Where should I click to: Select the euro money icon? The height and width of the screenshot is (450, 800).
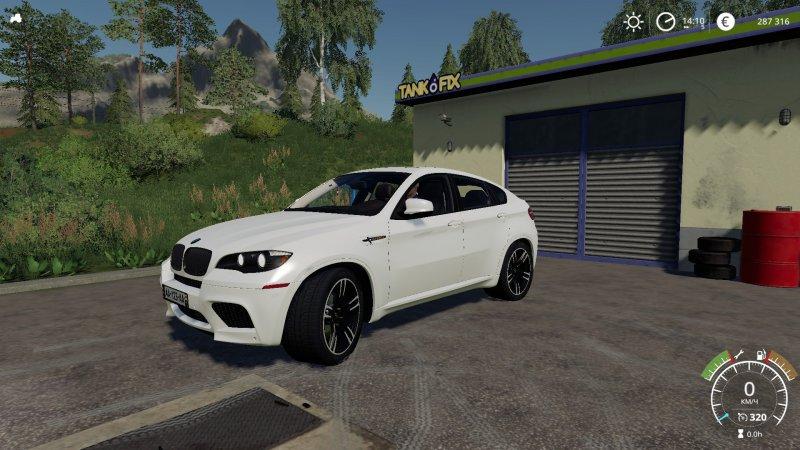(725, 21)
